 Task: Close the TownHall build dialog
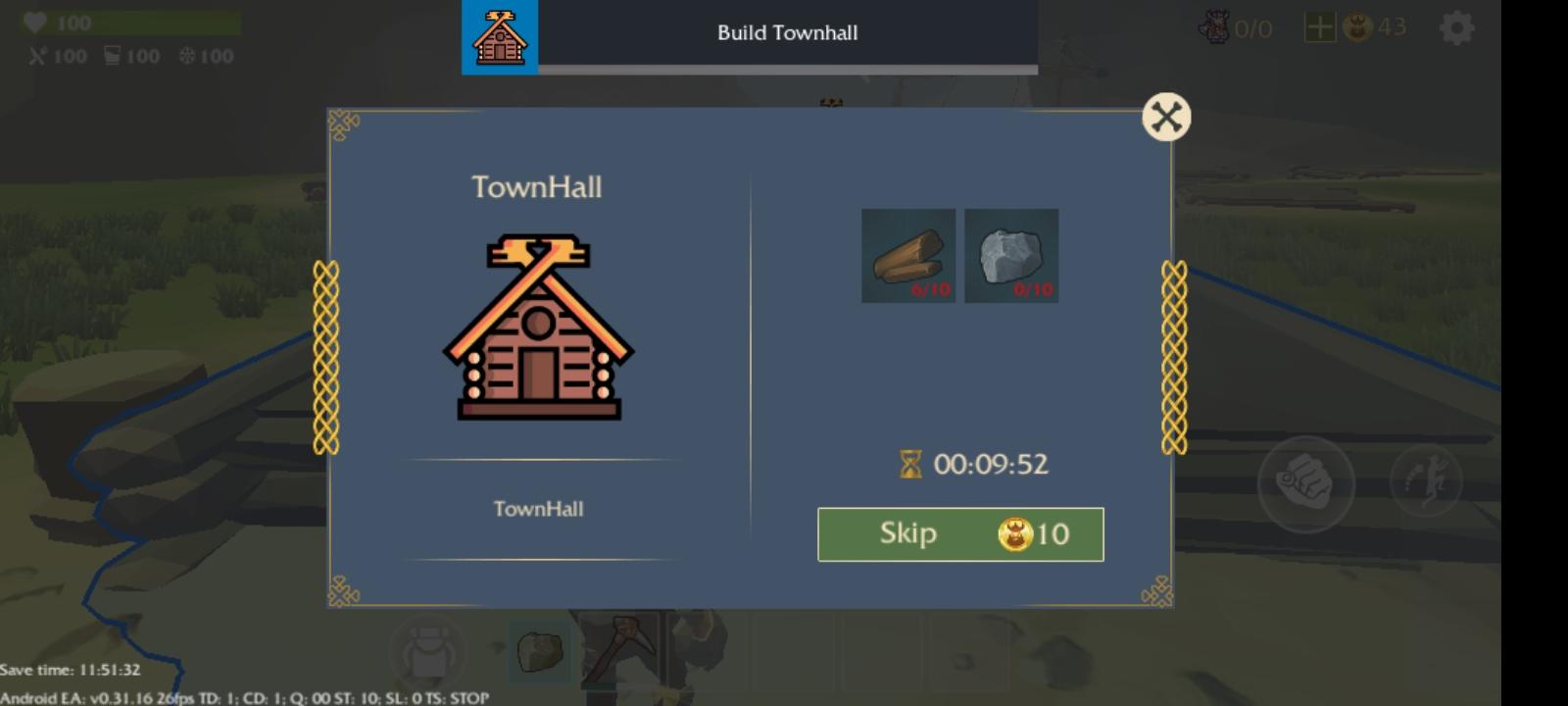tap(1165, 116)
